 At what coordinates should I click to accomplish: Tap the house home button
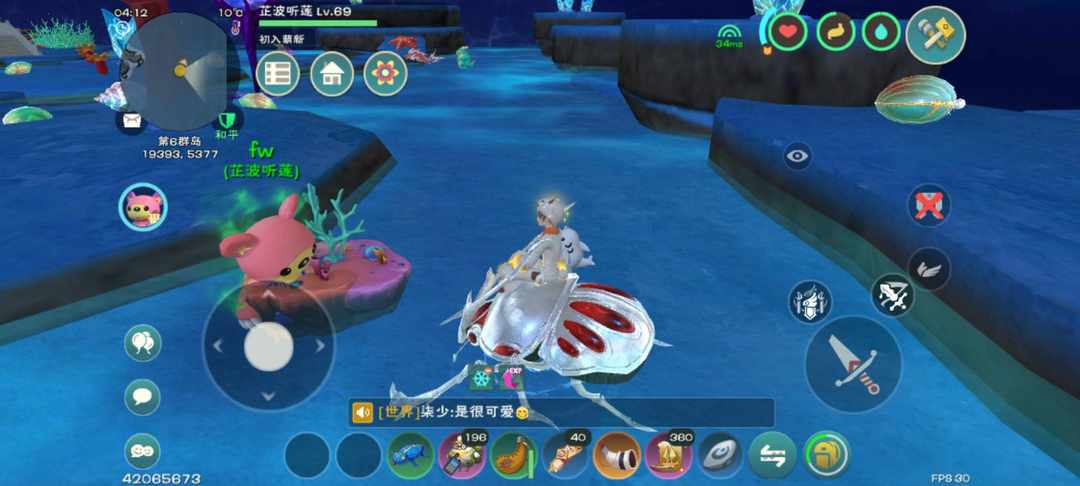click(332, 74)
